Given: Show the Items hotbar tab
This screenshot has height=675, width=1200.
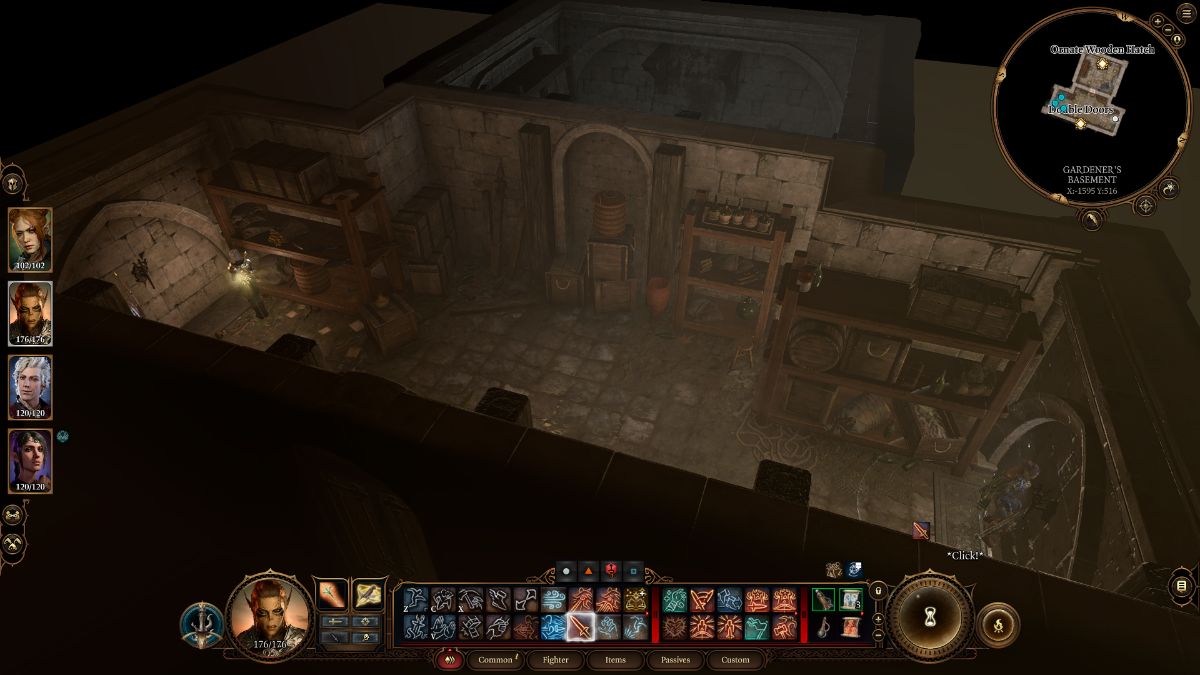Looking at the screenshot, I should 615,660.
